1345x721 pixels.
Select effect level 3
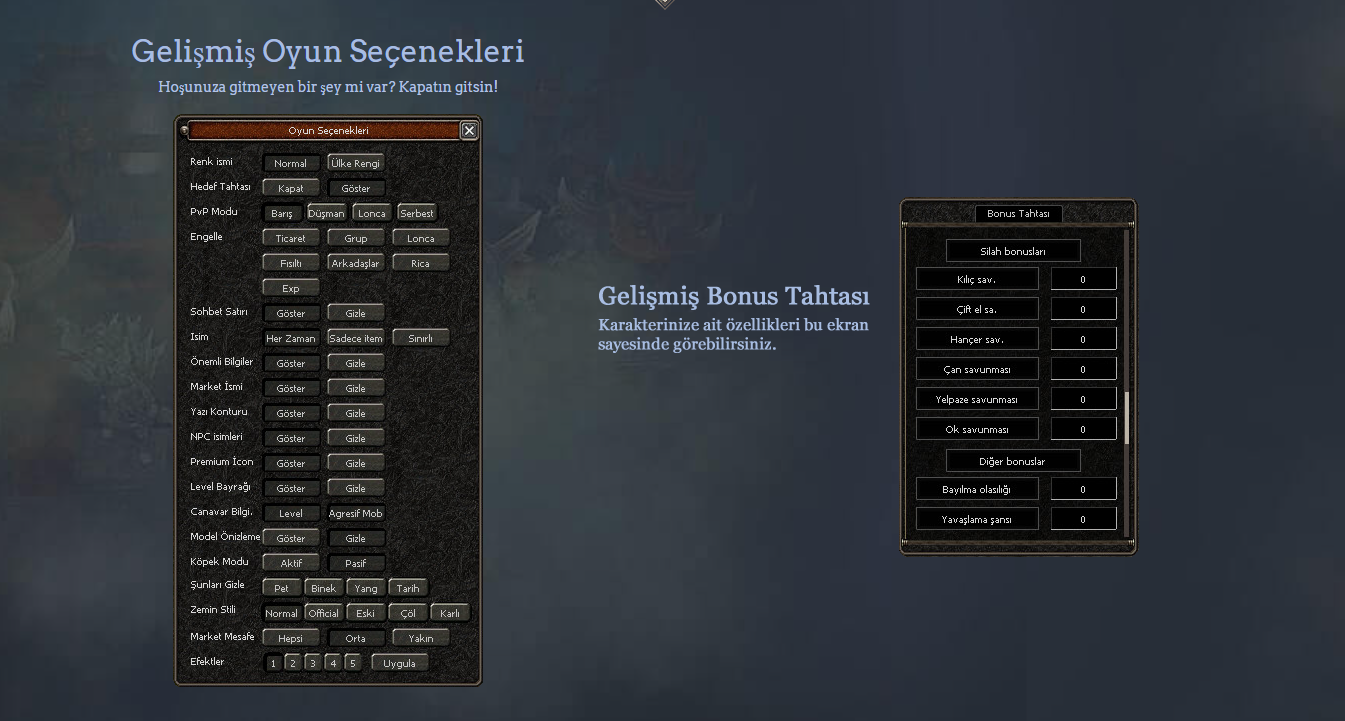point(312,663)
